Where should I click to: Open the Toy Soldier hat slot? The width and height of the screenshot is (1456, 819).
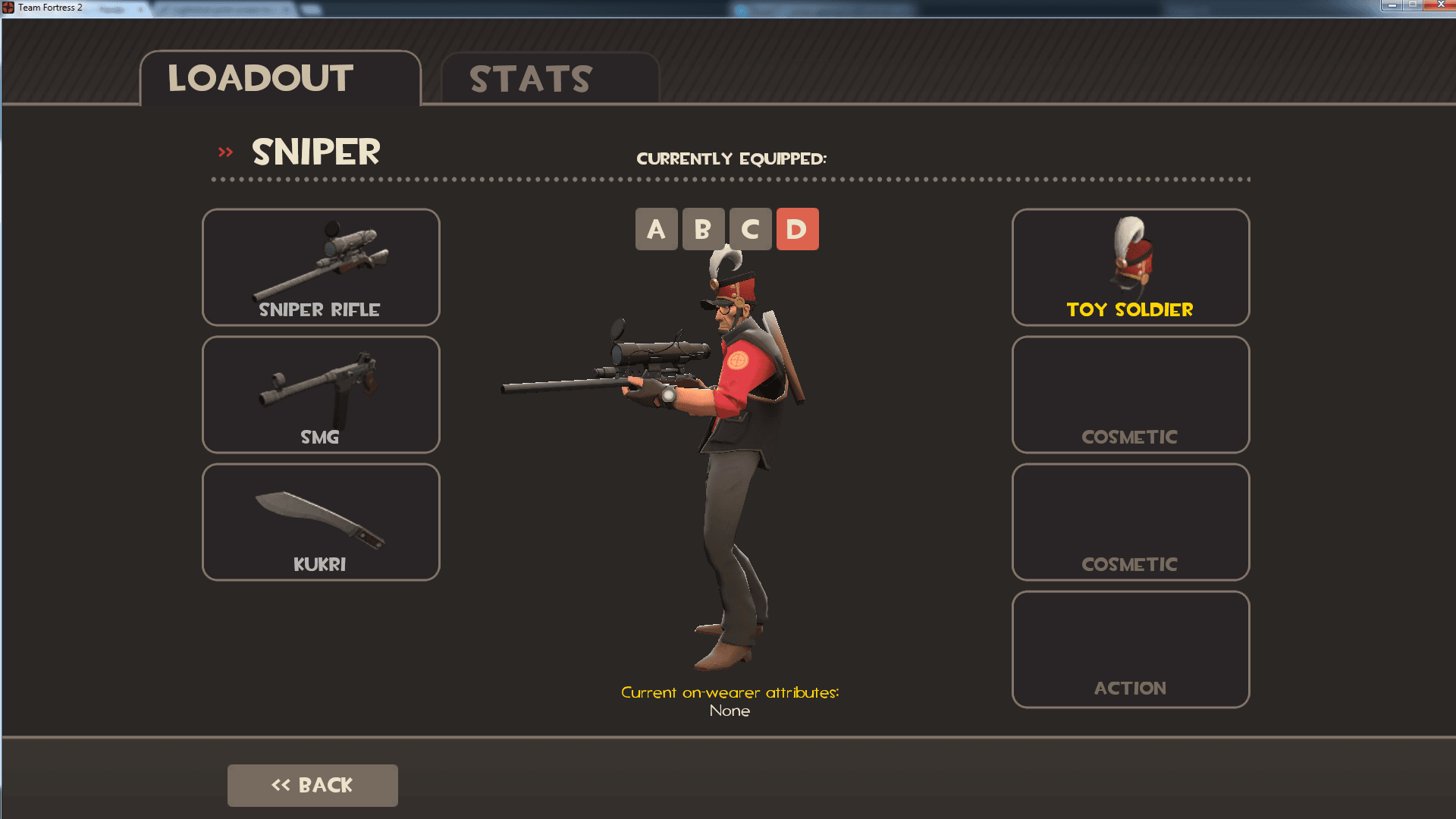pyautogui.click(x=1129, y=267)
